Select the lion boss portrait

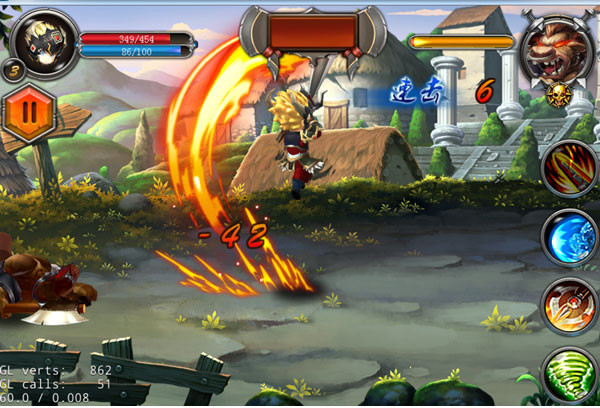556,50
